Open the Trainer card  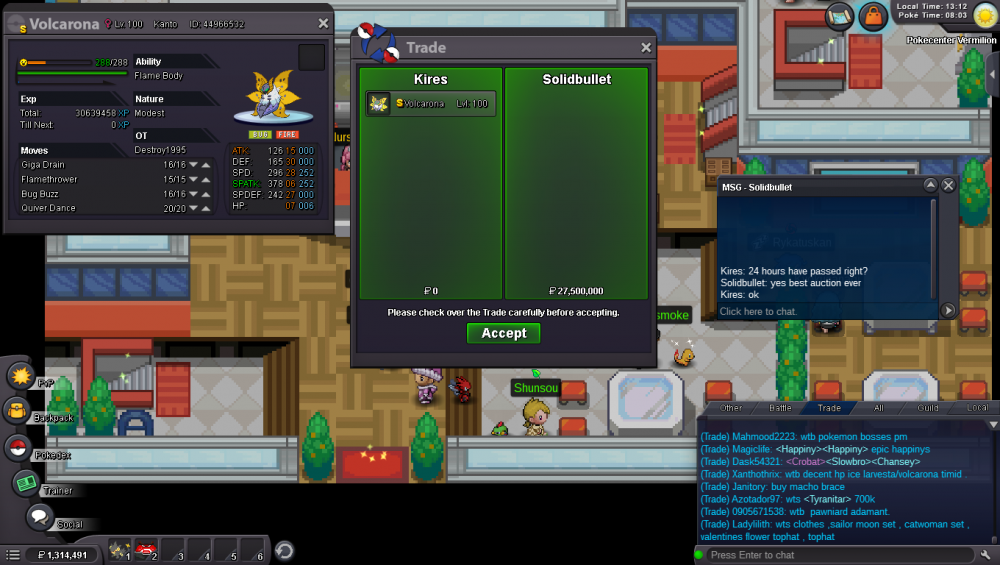(25, 483)
